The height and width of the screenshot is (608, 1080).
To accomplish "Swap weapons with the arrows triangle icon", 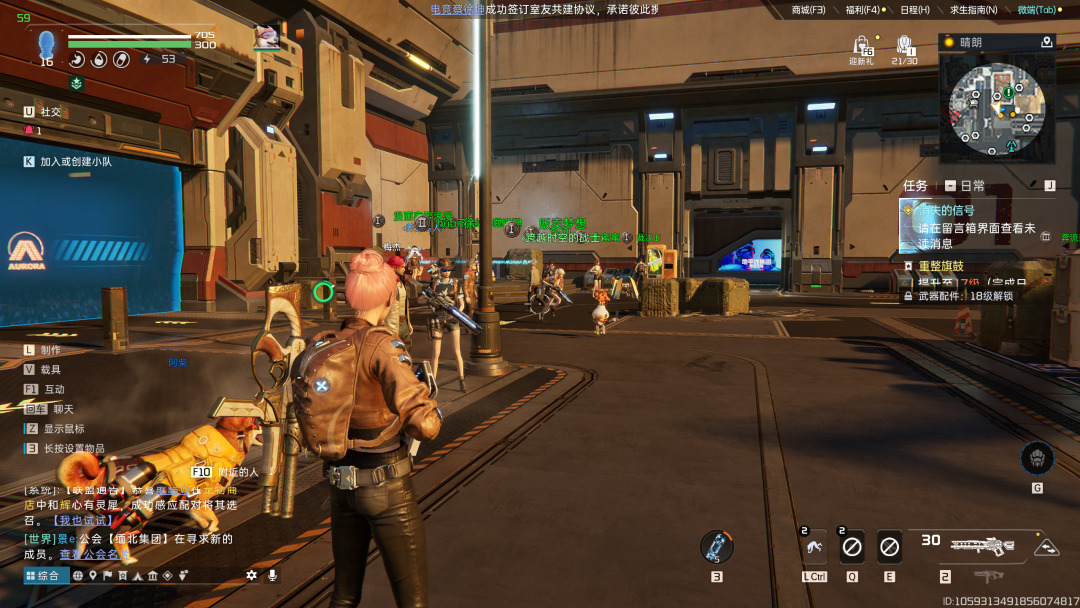I will pos(1046,547).
